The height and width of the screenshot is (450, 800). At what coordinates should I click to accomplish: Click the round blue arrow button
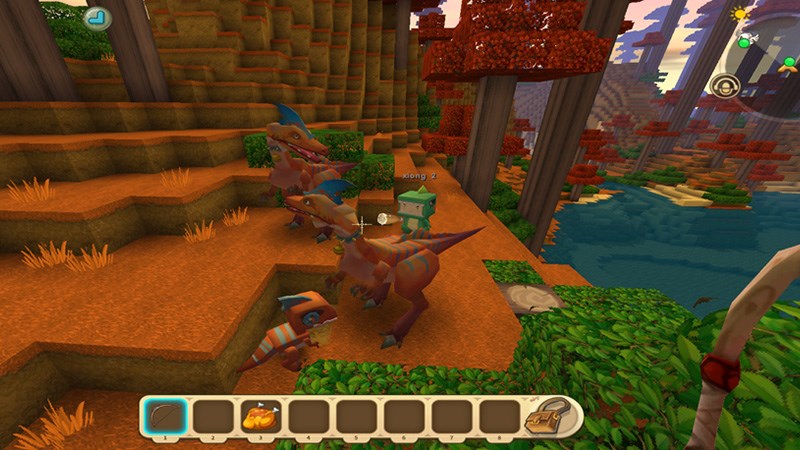97,17
